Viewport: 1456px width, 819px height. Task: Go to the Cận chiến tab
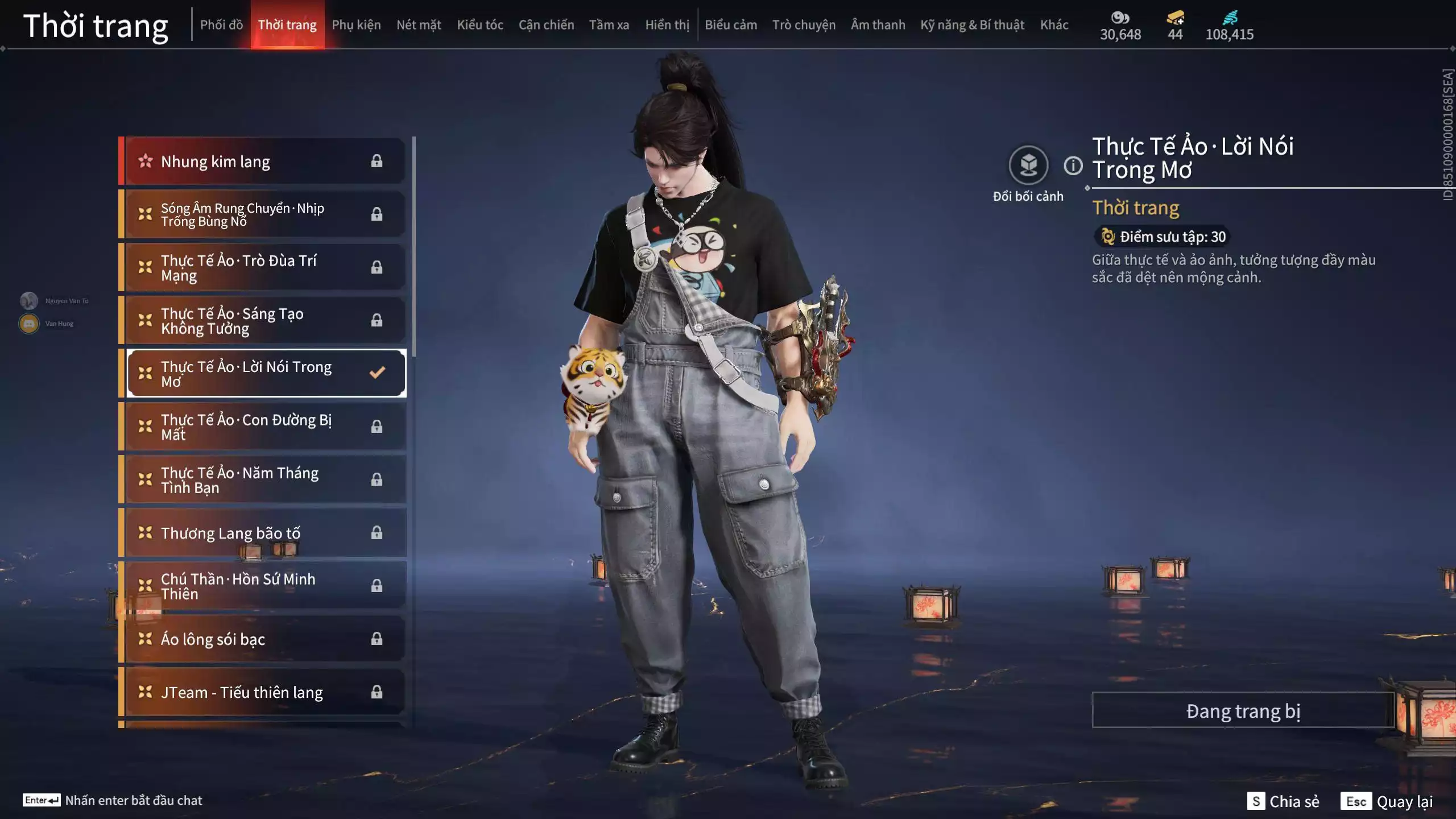coord(546,25)
